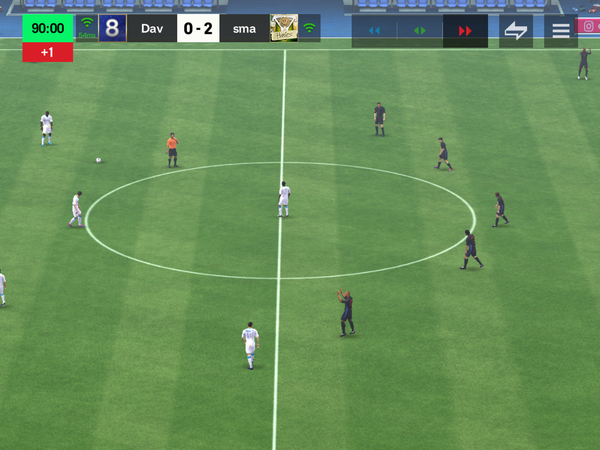The height and width of the screenshot is (450, 600).
Task: Fast-forward the match with red arrows
Action: [465, 31]
